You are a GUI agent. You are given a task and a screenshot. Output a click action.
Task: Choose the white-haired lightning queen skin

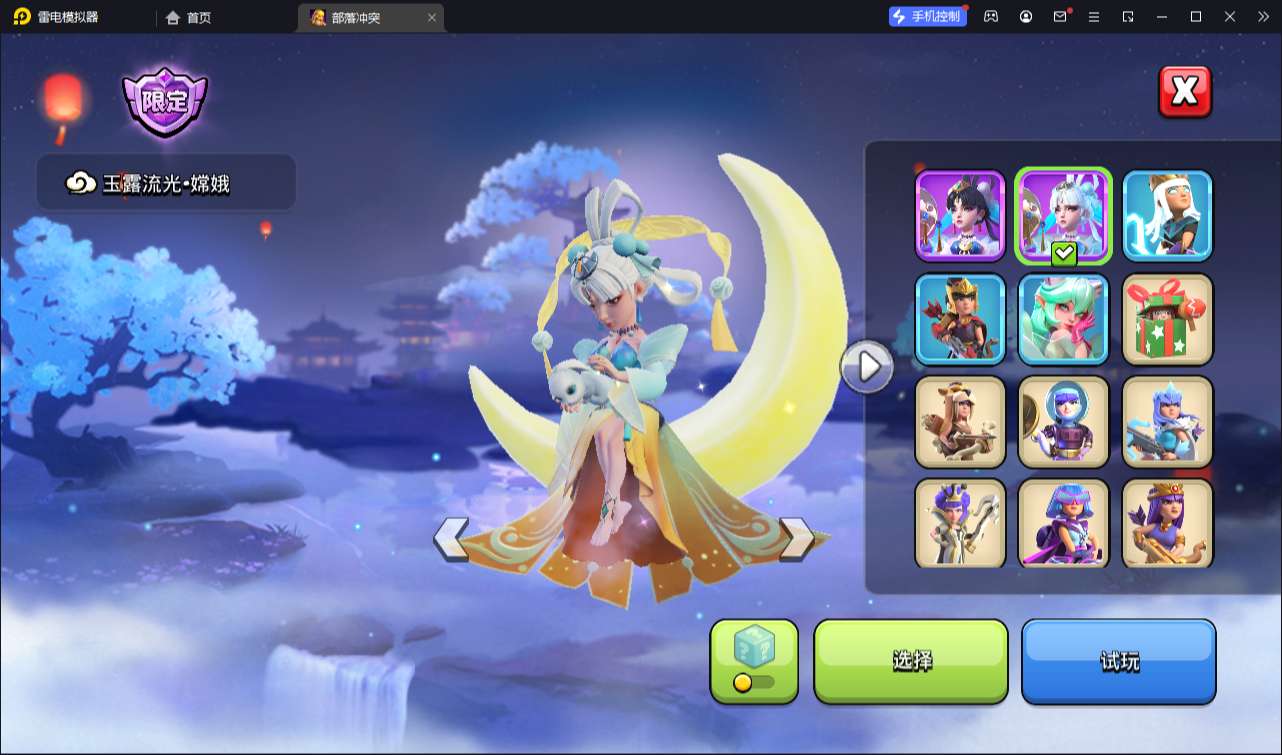tap(1167, 216)
